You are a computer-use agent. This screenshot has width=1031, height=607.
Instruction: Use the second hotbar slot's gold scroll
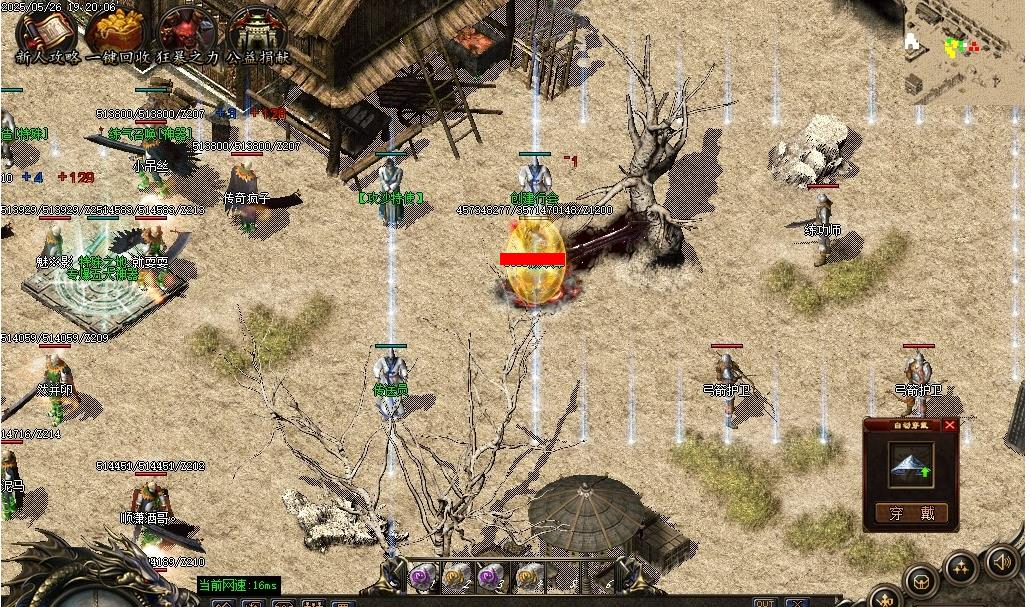coord(457,575)
